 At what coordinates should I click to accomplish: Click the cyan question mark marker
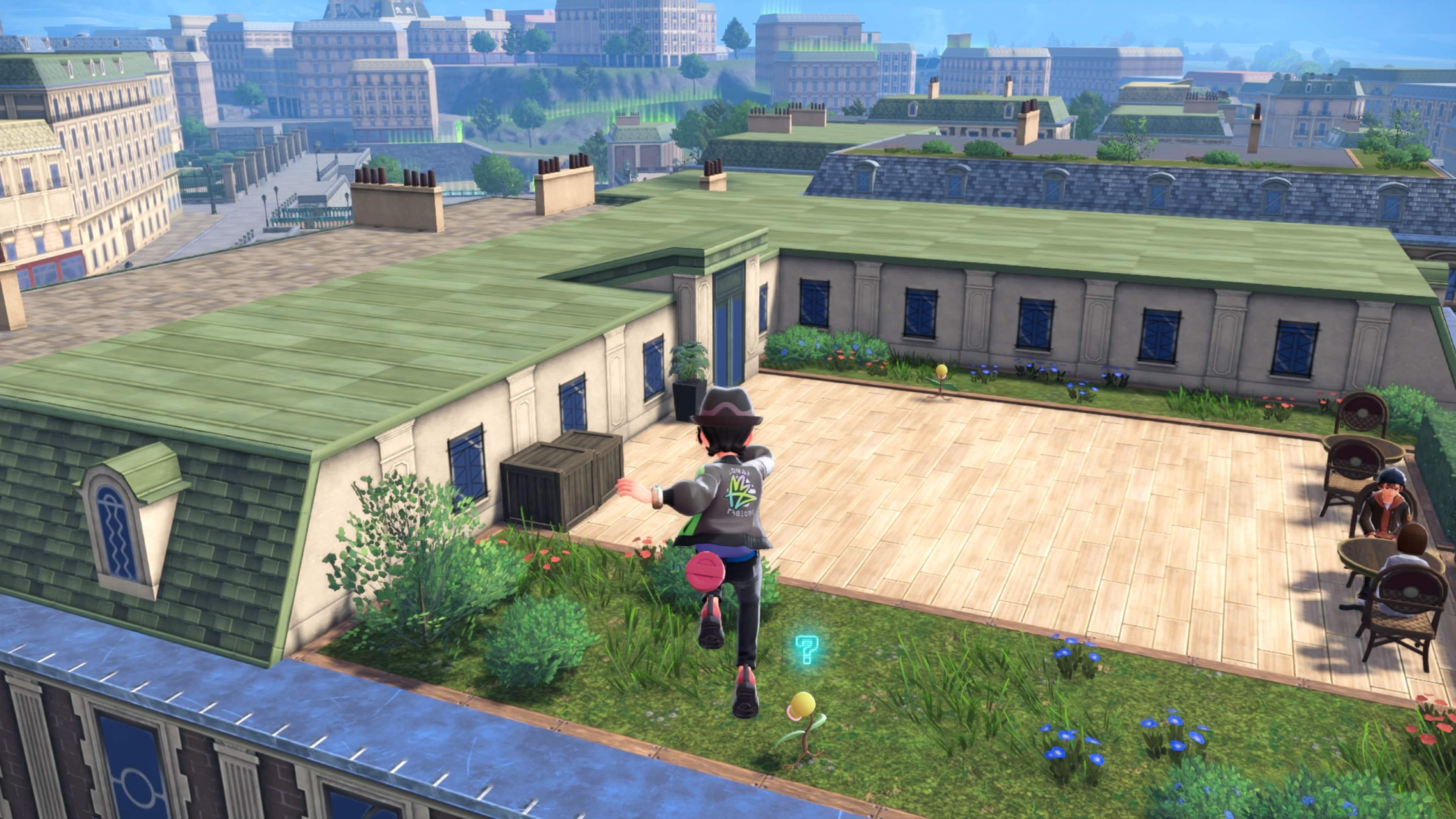[806, 650]
